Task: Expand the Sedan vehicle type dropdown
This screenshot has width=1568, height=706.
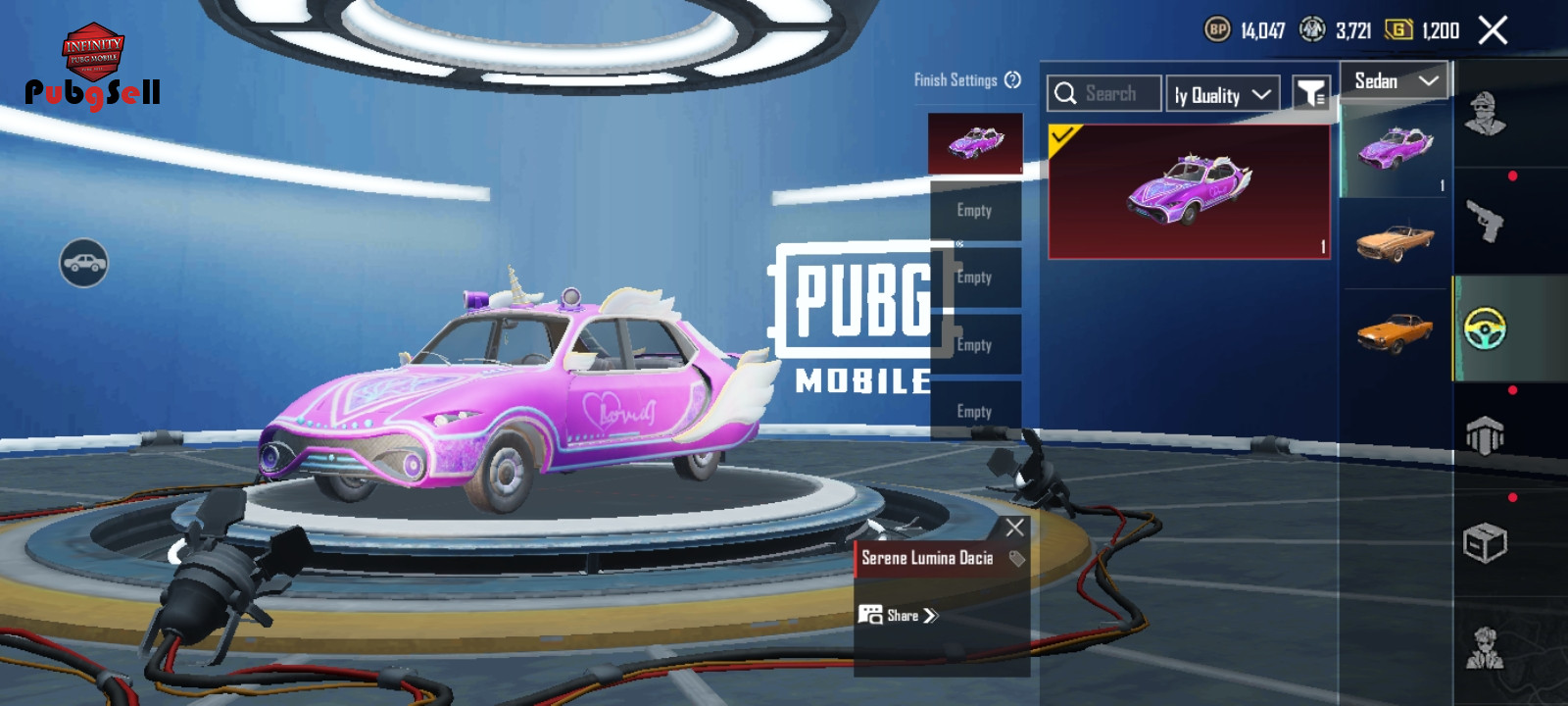Action: click(1395, 81)
